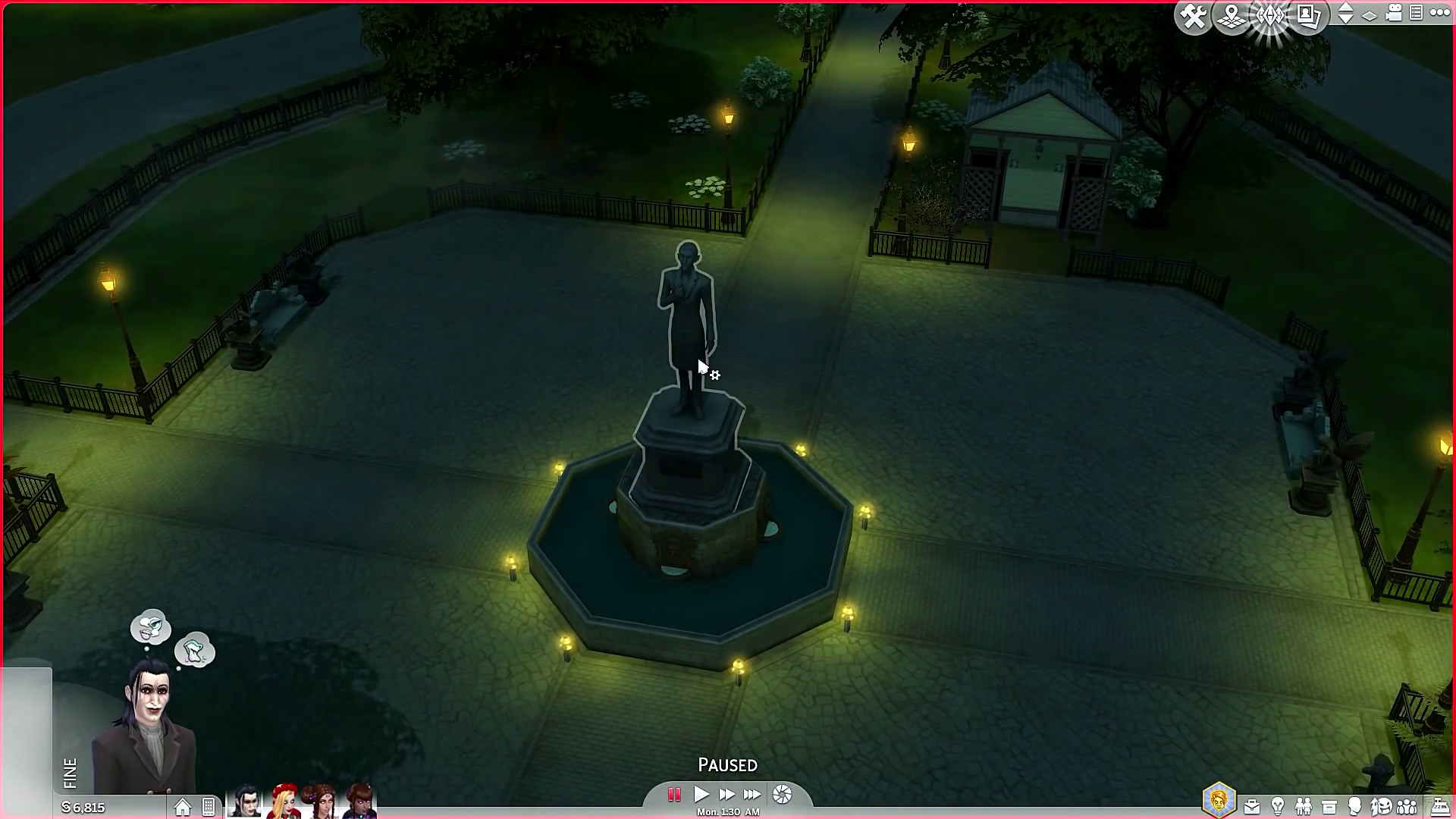This screenshot has height=819, width=1456.
Task: Open the vampire powers fanged face panel
Action: click(1381, 806)
